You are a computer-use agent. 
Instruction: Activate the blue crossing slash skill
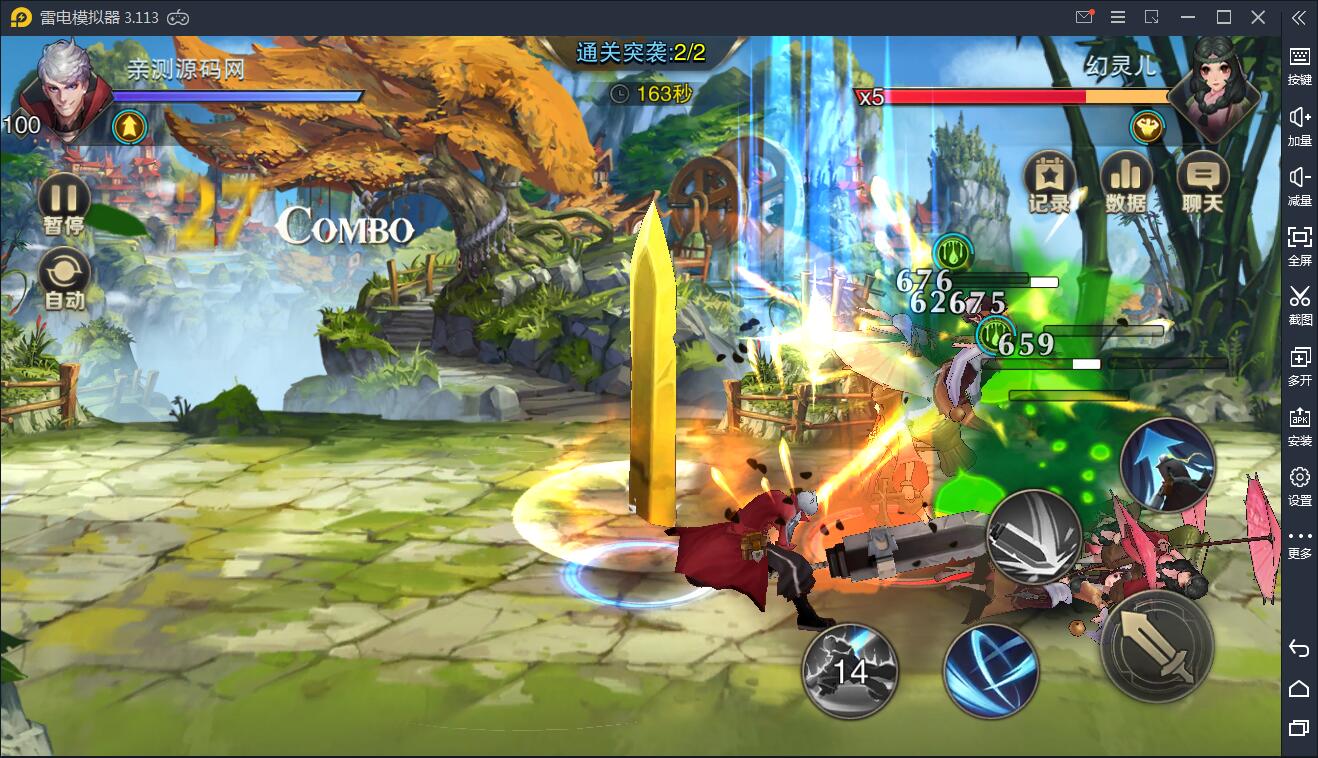tap(991, 670)
